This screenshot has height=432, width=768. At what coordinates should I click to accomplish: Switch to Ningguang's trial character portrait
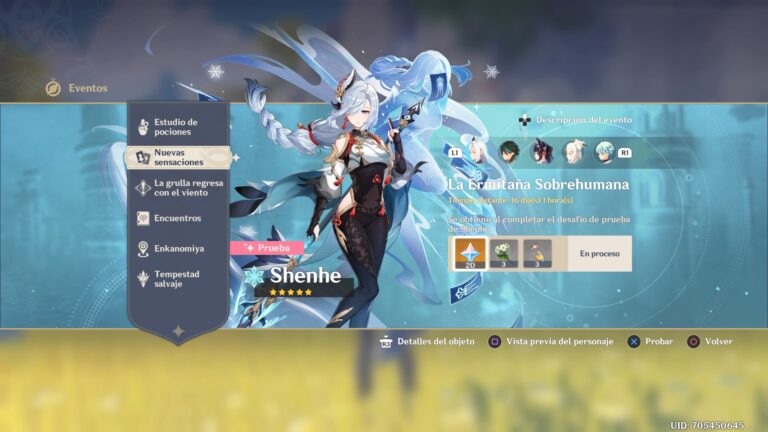[573, 152]
